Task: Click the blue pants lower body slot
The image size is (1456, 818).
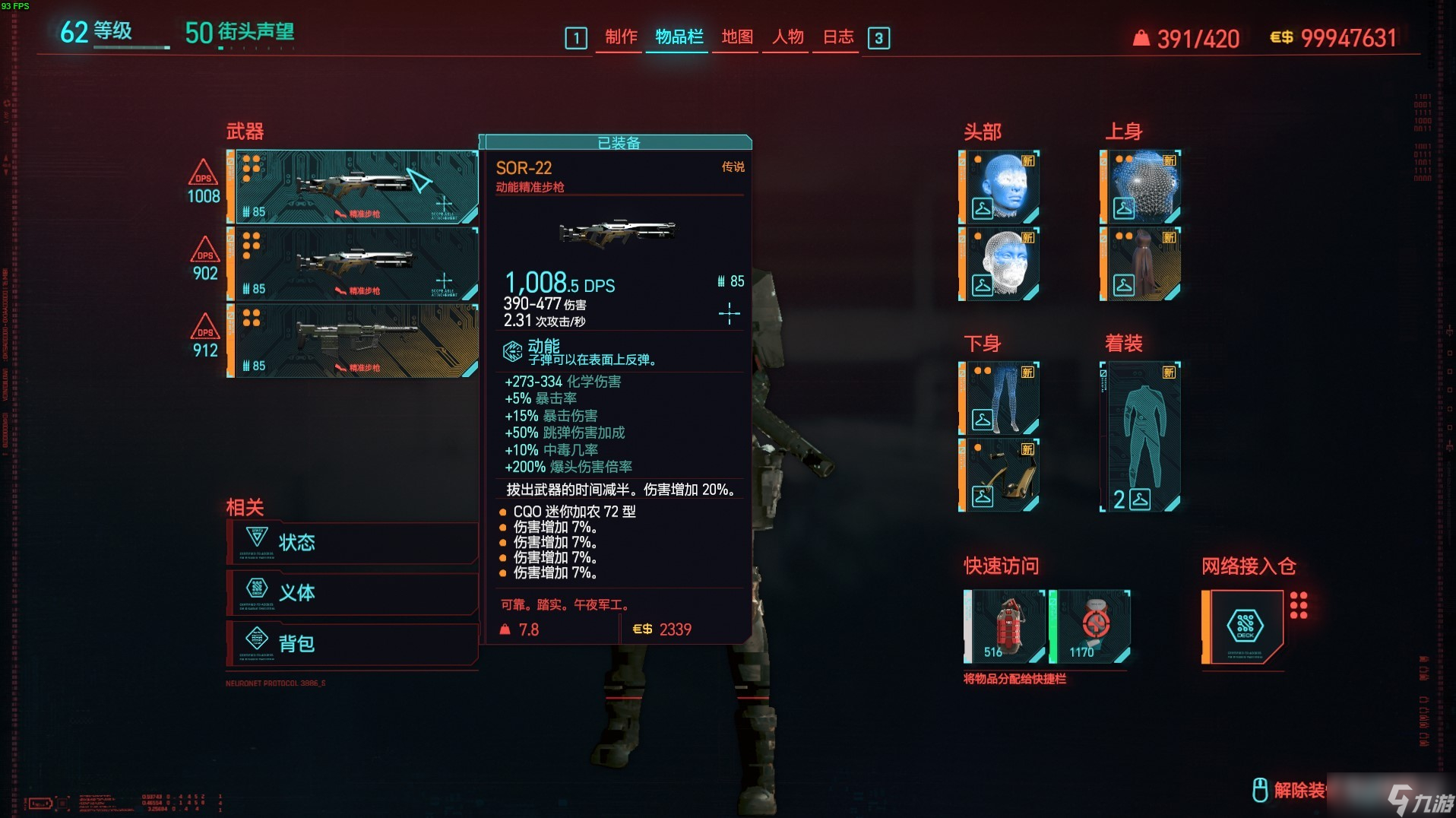Action: coord(1000,398)
